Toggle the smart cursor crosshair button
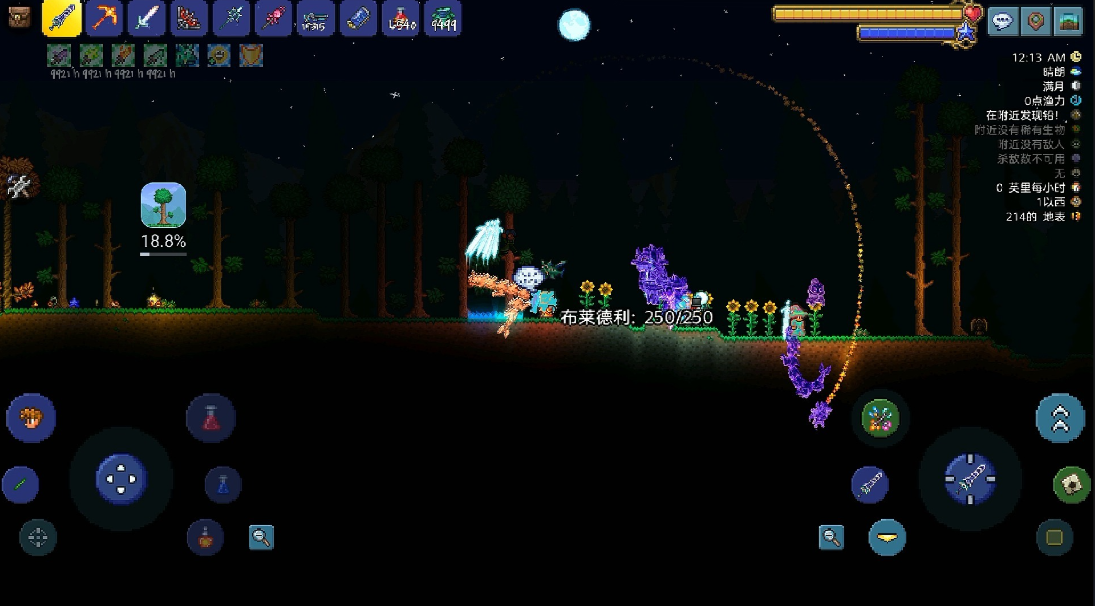Image resolution: width=1095 pixels, height=606 pixels. point(38,537)
